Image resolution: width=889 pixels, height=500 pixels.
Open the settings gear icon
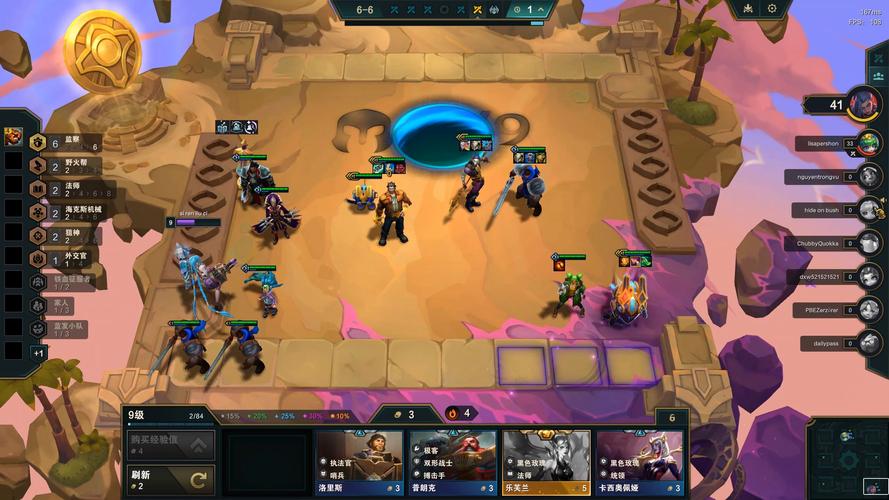tap(772, 9)
